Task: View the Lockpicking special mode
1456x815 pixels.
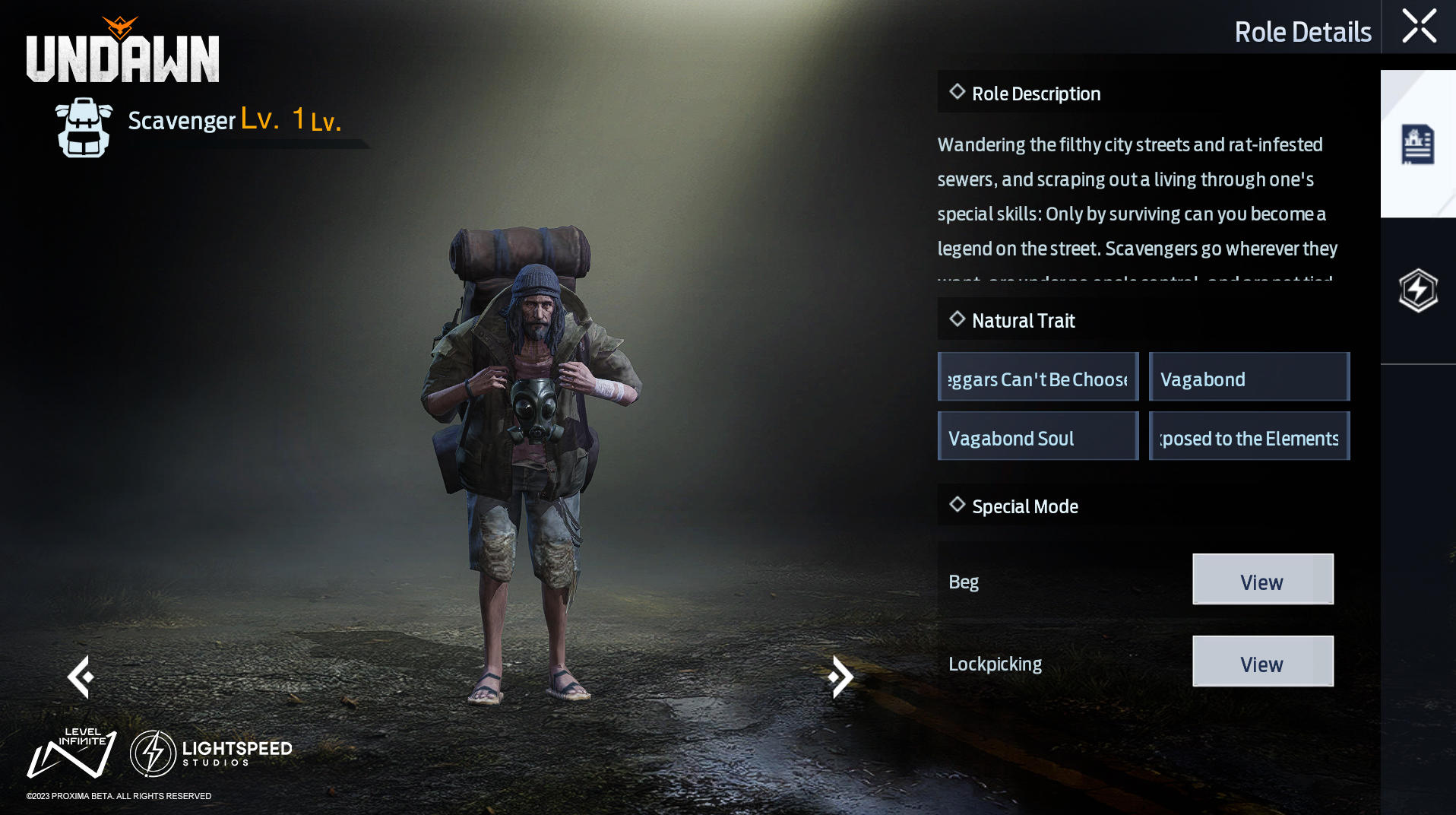Action: coord(1262,662)
